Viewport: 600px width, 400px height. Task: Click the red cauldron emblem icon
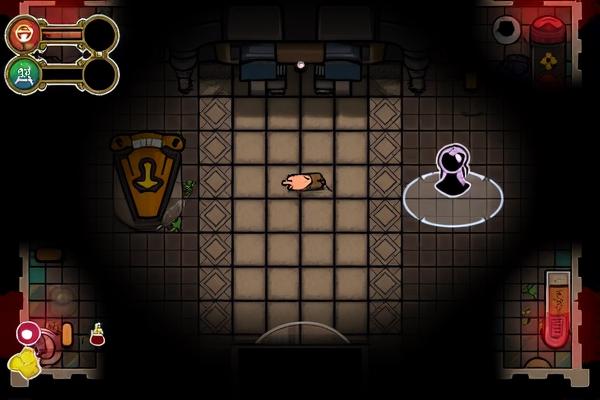click(23, 35)
